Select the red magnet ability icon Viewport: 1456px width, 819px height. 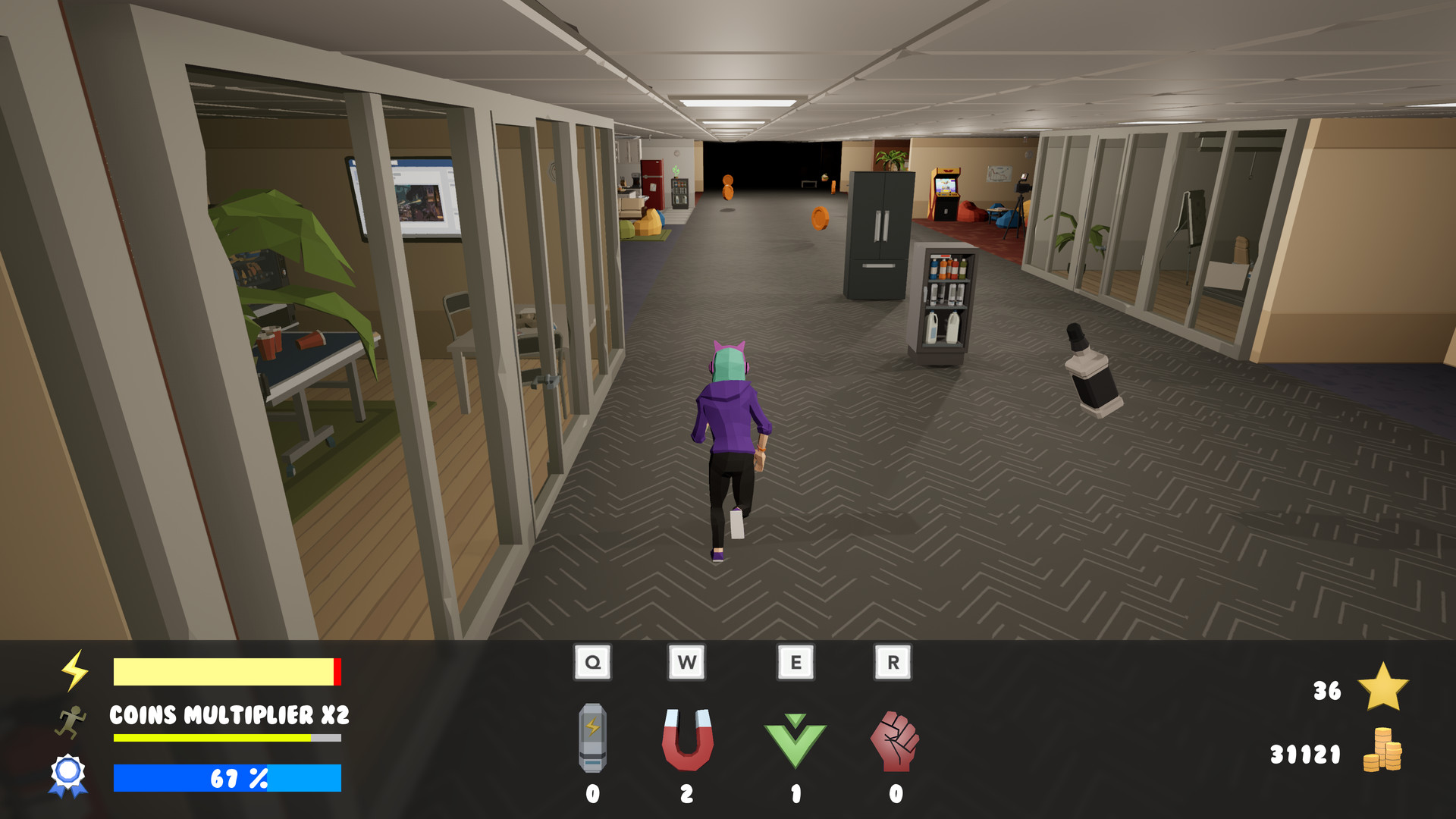[x=689, y=739]
